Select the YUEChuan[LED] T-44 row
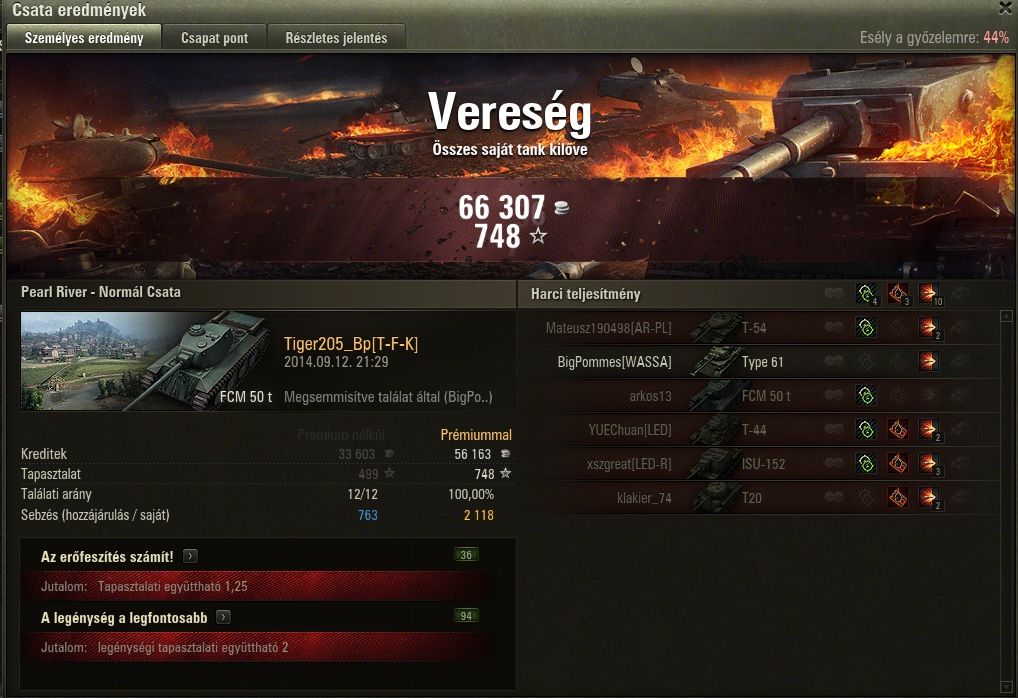The image size is (1018, 698). click(700, 430)
